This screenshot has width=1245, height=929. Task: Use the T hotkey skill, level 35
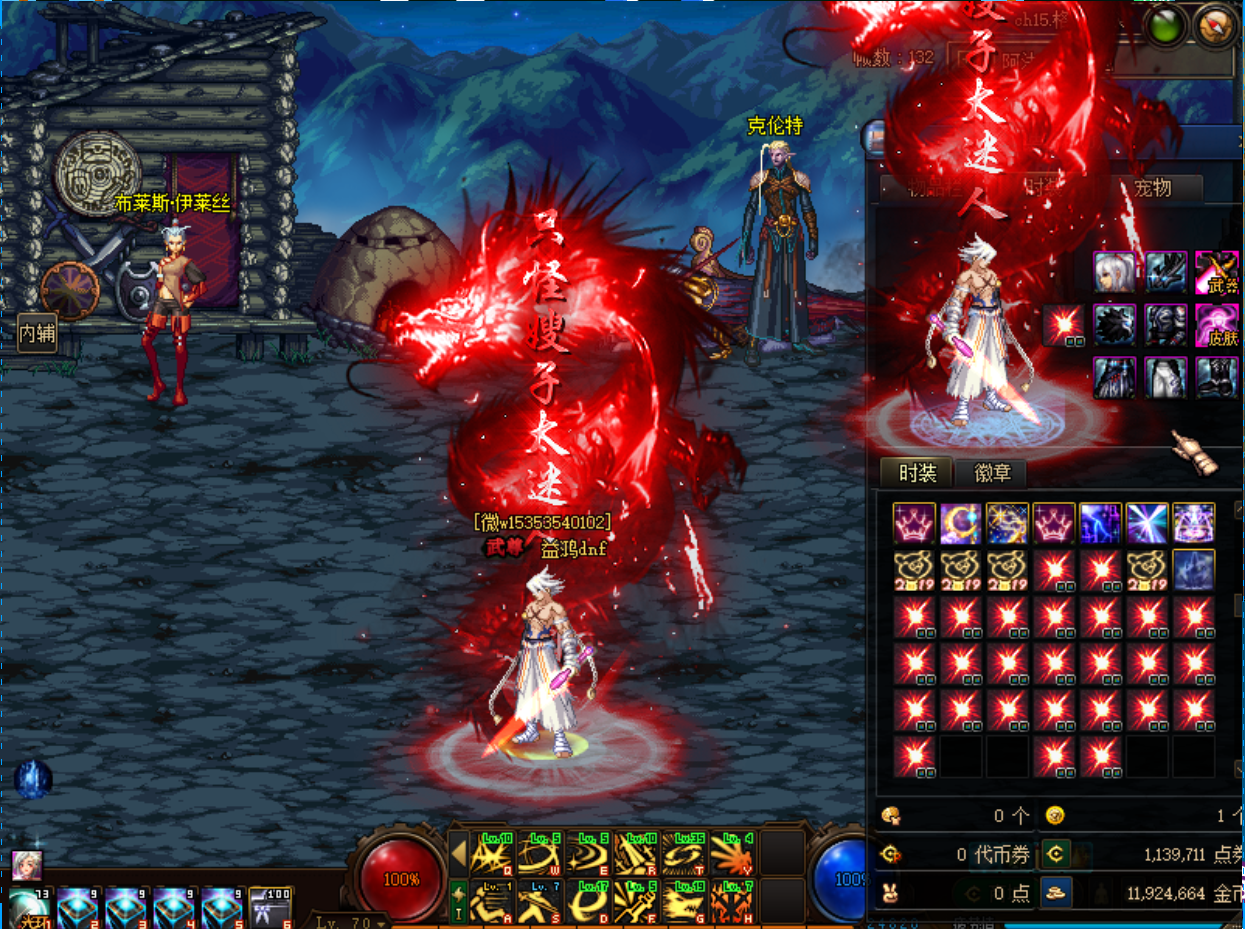[x=685, y=853]
